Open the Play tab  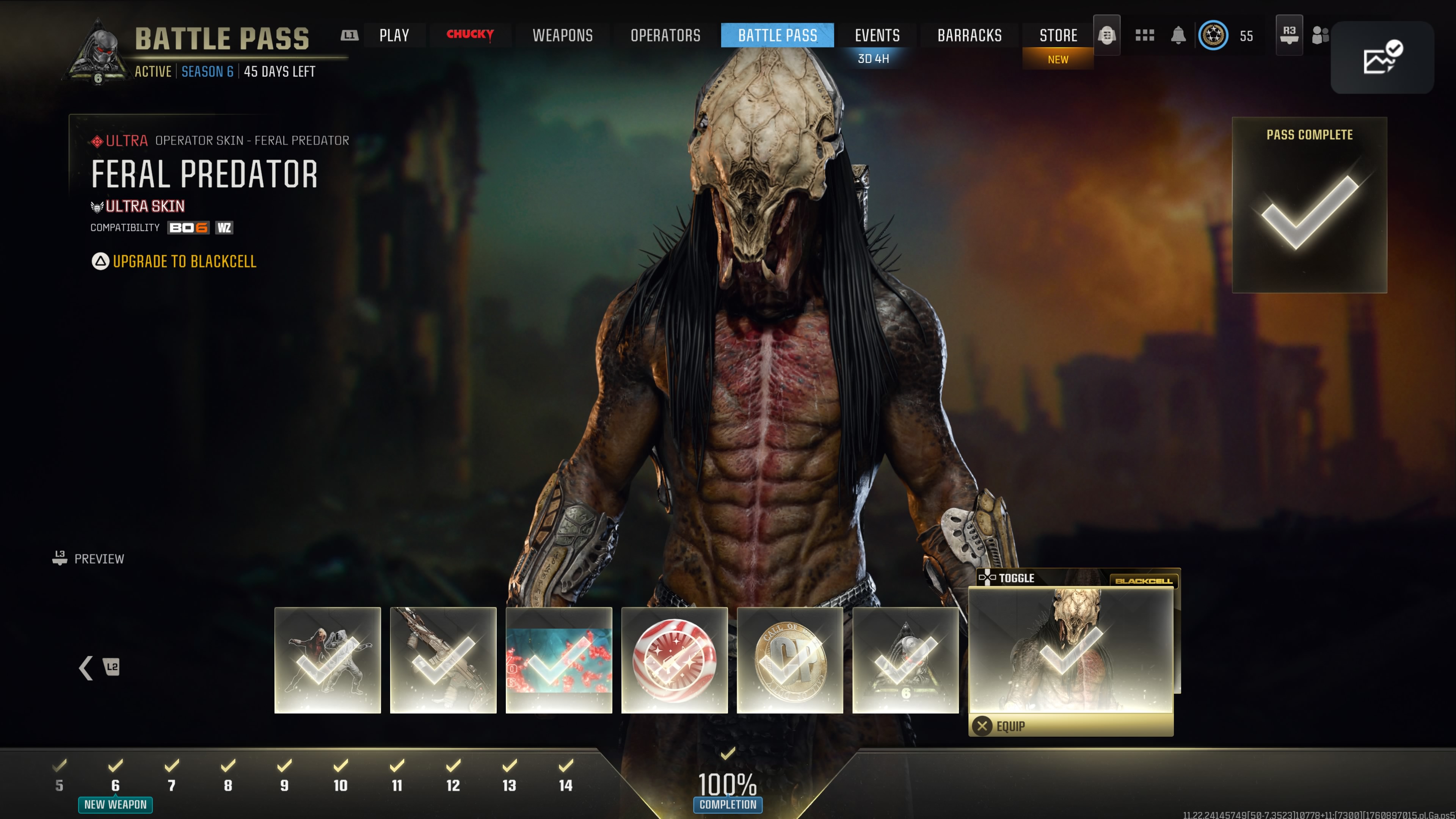[x=394, y=36]
